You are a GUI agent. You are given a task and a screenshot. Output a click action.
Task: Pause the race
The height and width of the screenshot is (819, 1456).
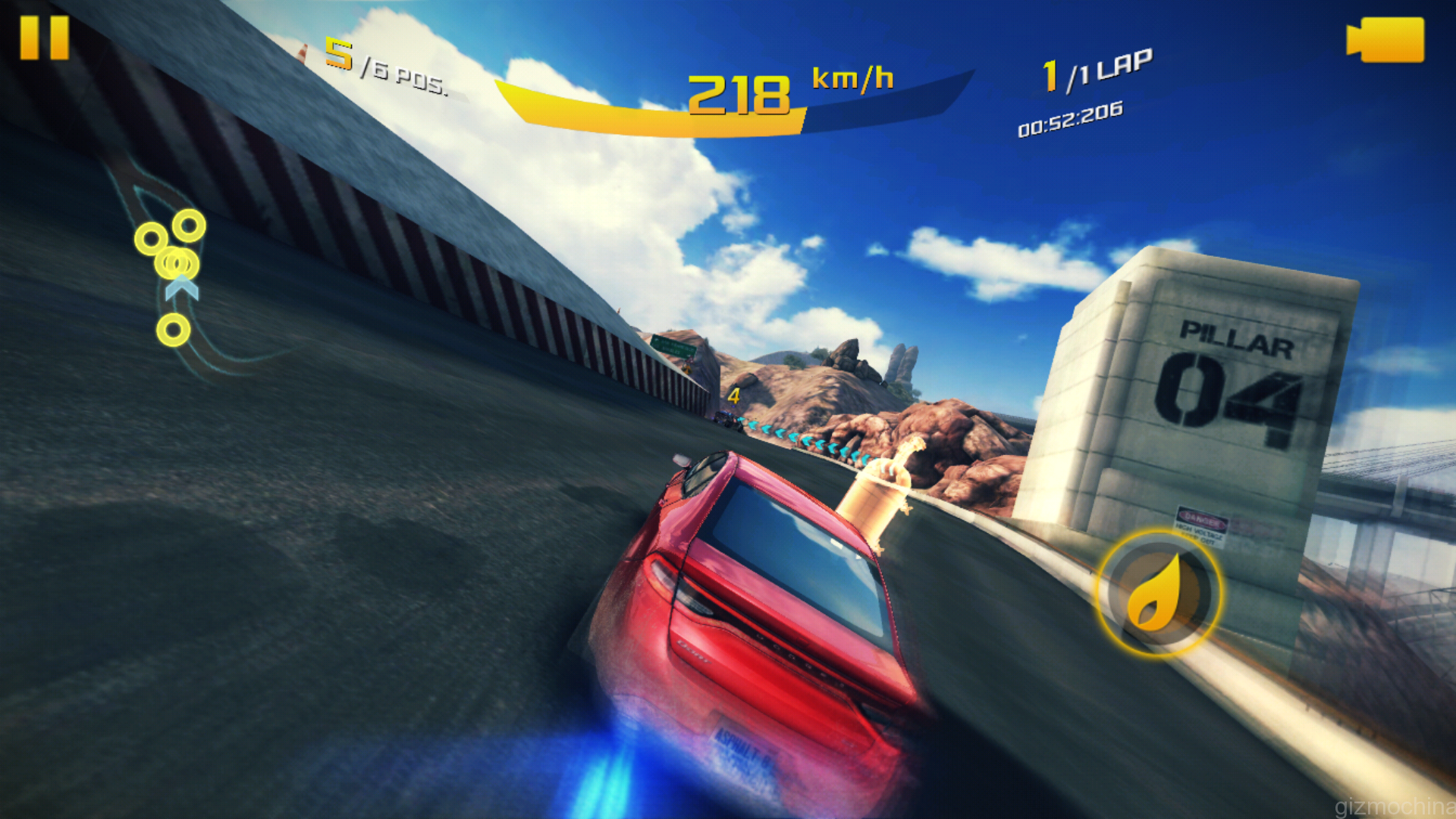(x=44, y=38)
